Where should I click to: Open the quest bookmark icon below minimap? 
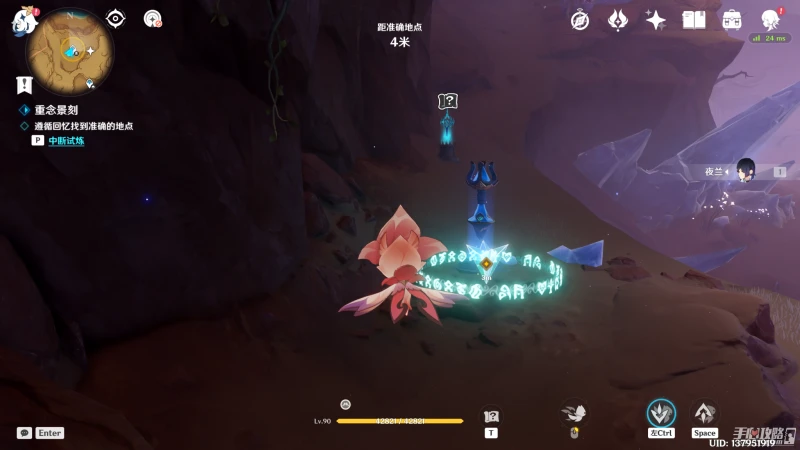[26, 85]
